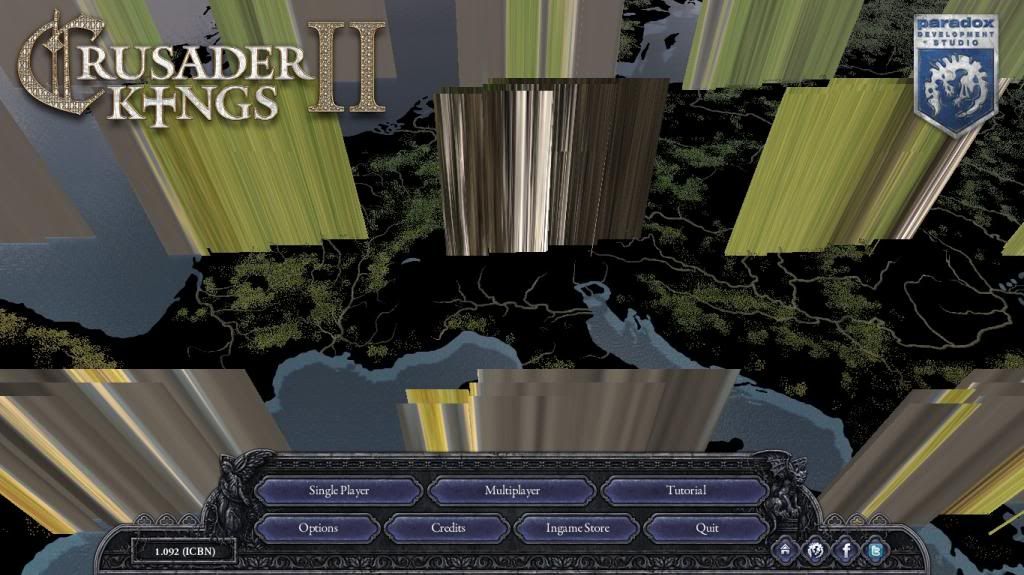Visit the Facebook page icon
Viewport: 1024px width, 575px height.
click(846, 549)
